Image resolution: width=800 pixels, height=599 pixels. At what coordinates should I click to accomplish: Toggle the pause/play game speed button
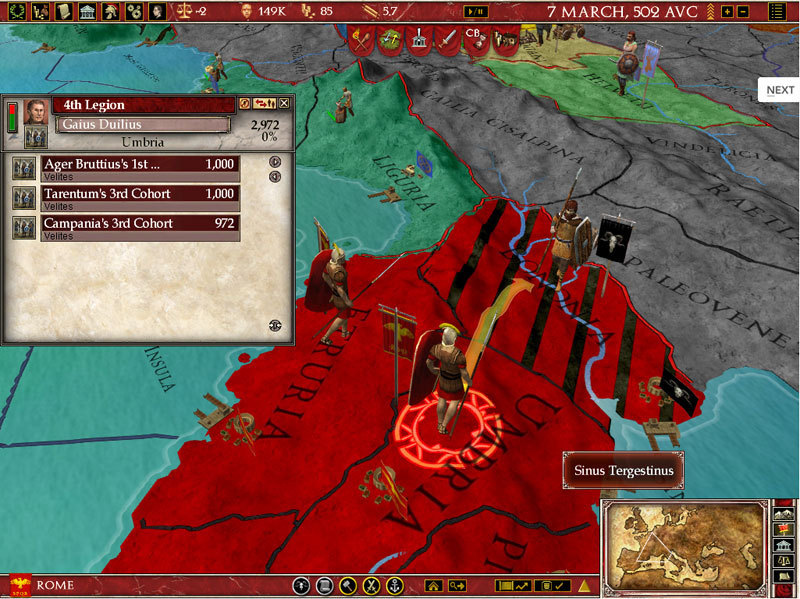[478, 12]
